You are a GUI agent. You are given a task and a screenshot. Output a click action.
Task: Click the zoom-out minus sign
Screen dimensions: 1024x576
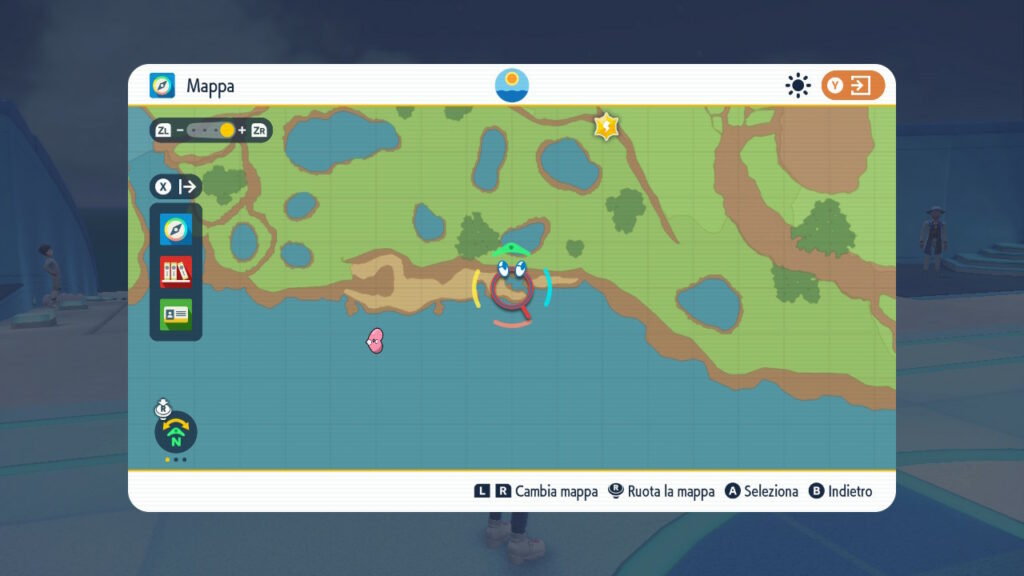[x=180, y=130]
